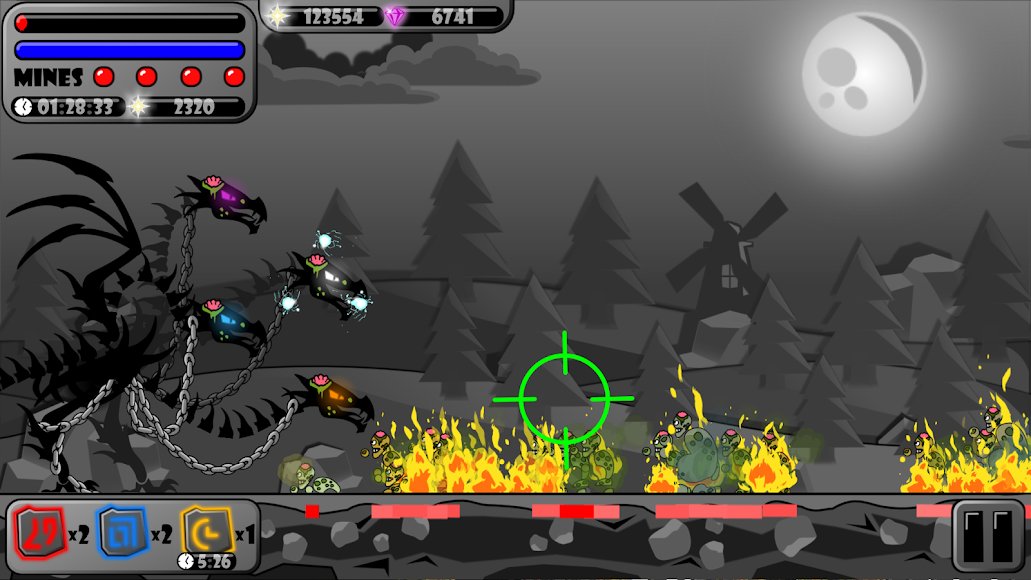Trigger the yellow clock rune power-up
Viewport: 1031px width, 580px height.
[207, 530]
